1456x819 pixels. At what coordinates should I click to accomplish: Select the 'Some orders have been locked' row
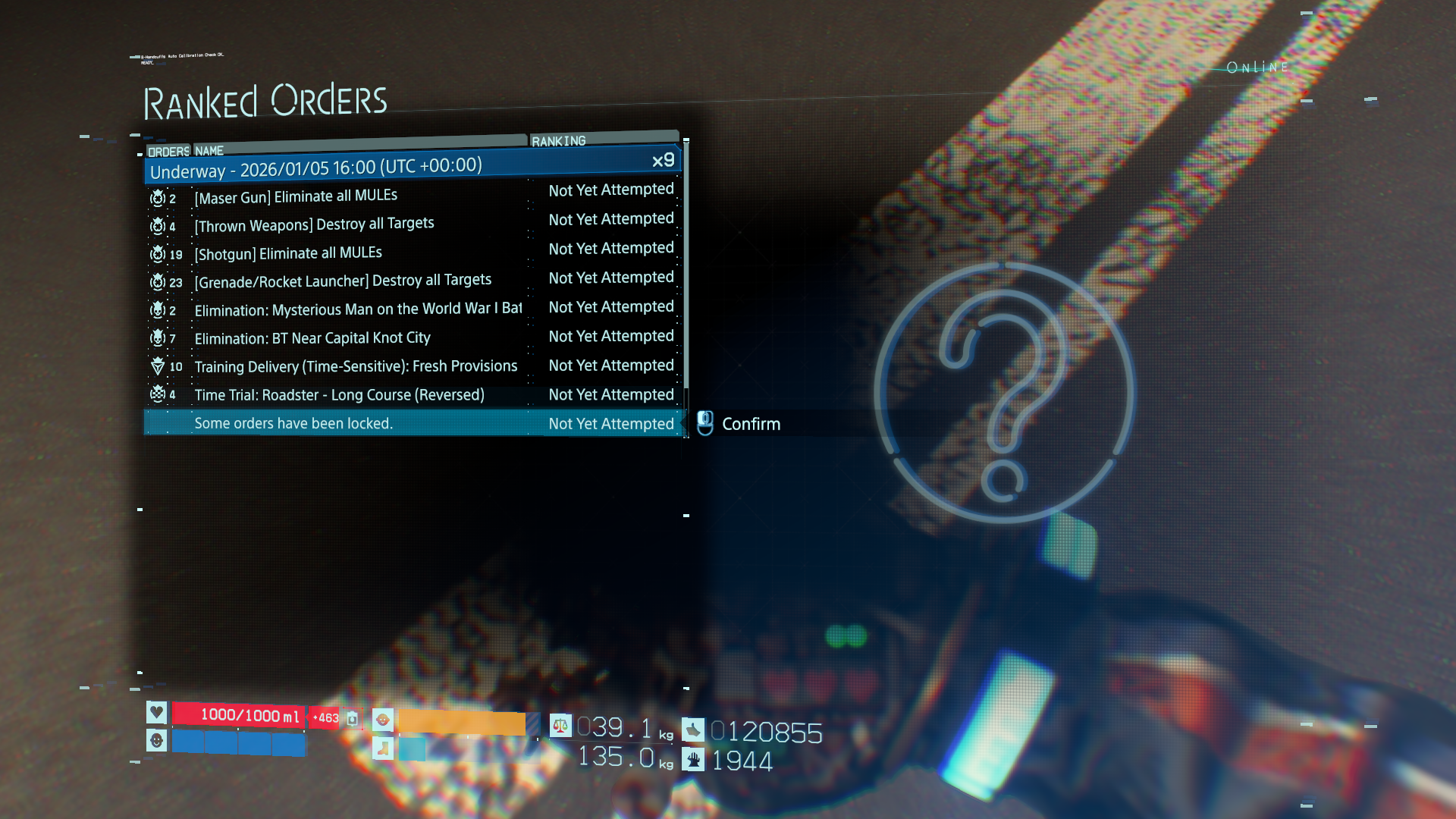pyautogui.click(x=293, y=423)
